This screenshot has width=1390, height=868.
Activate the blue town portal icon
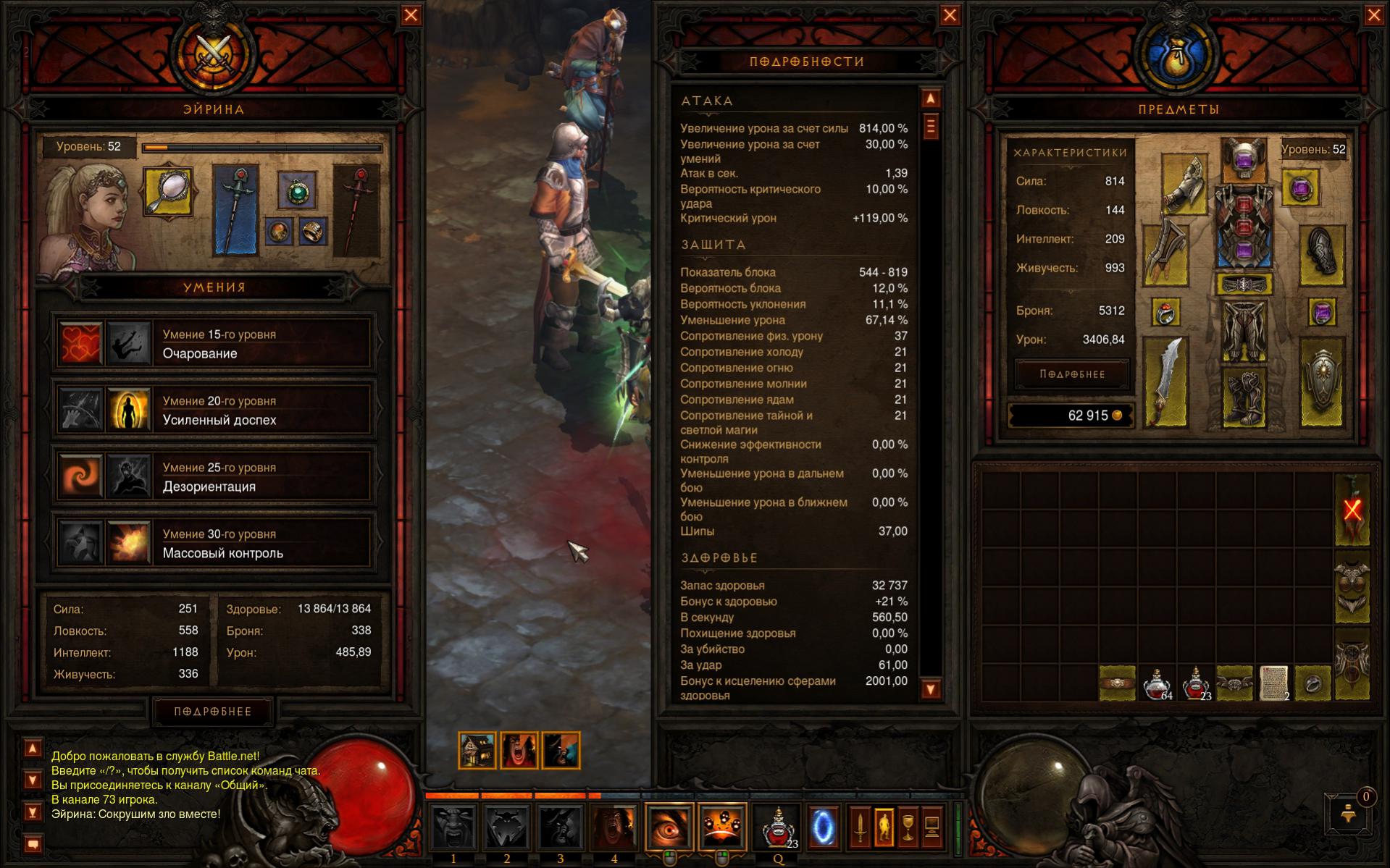[x=821, y=827]
